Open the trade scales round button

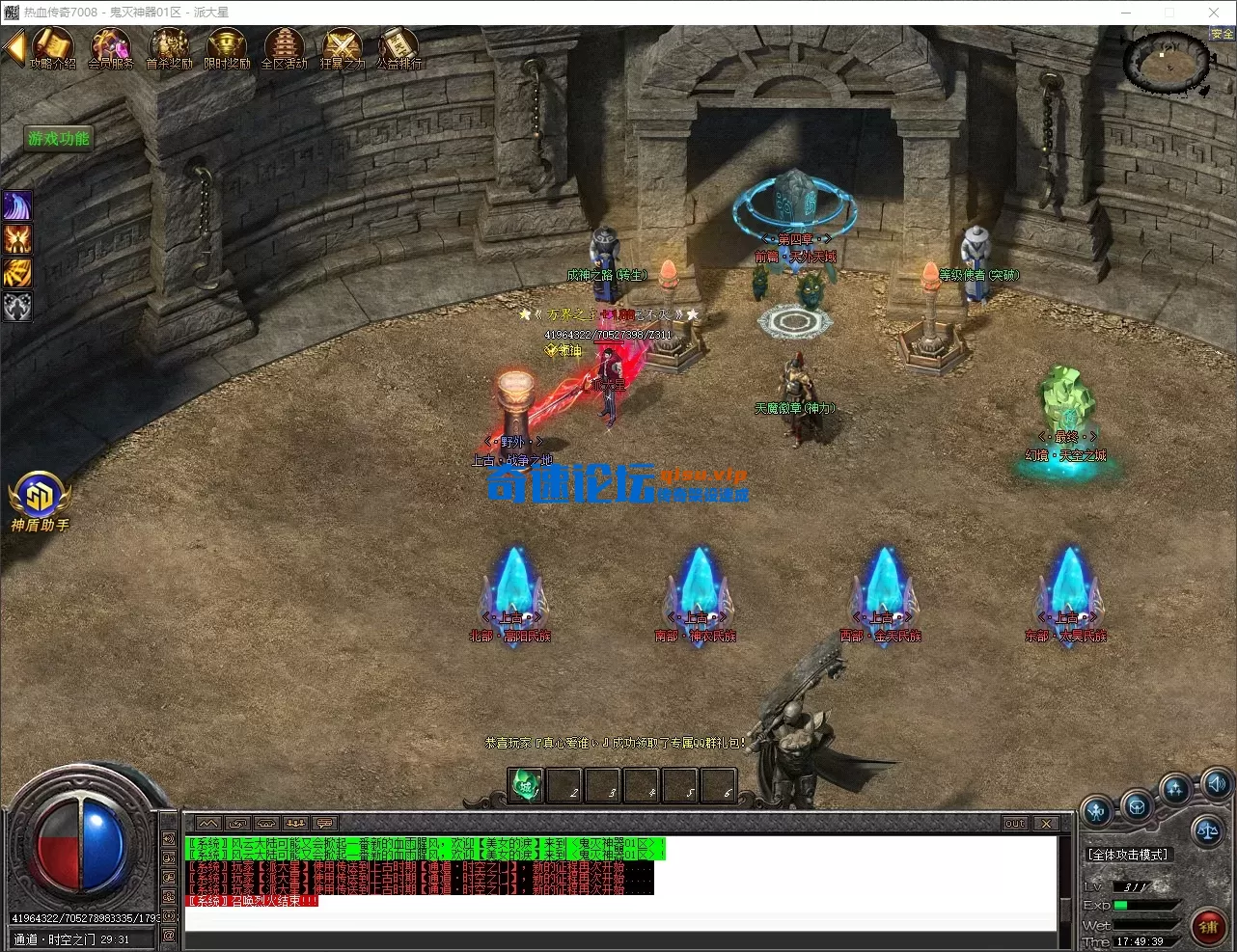[1207, 829]
